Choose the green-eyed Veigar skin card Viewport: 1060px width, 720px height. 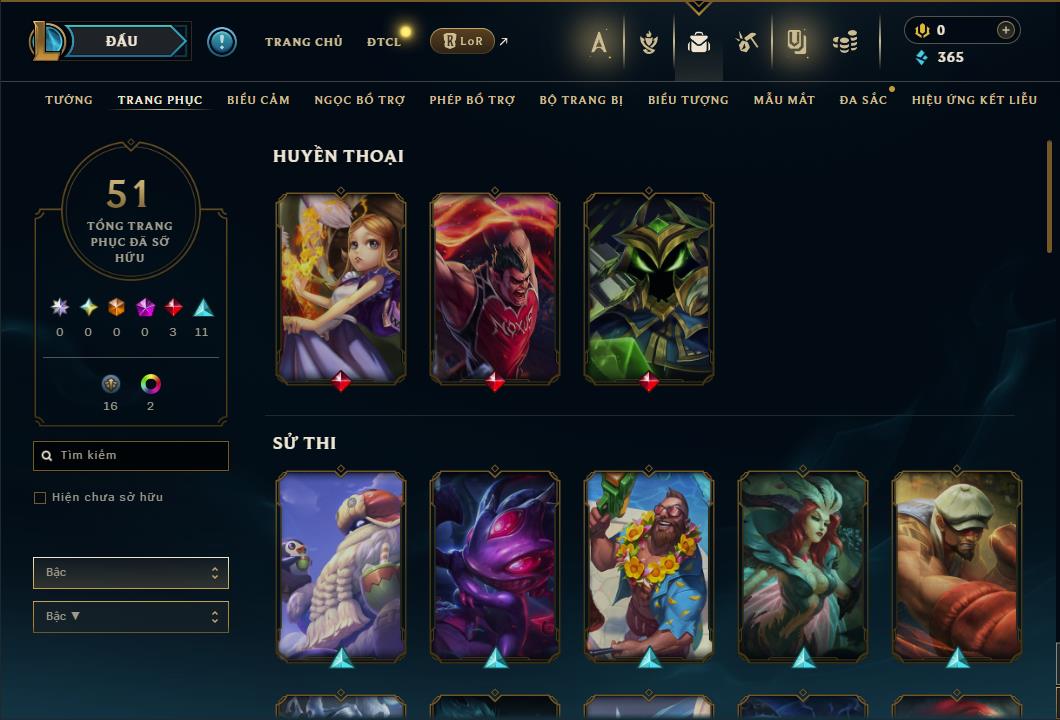click(x=649, y=287)
